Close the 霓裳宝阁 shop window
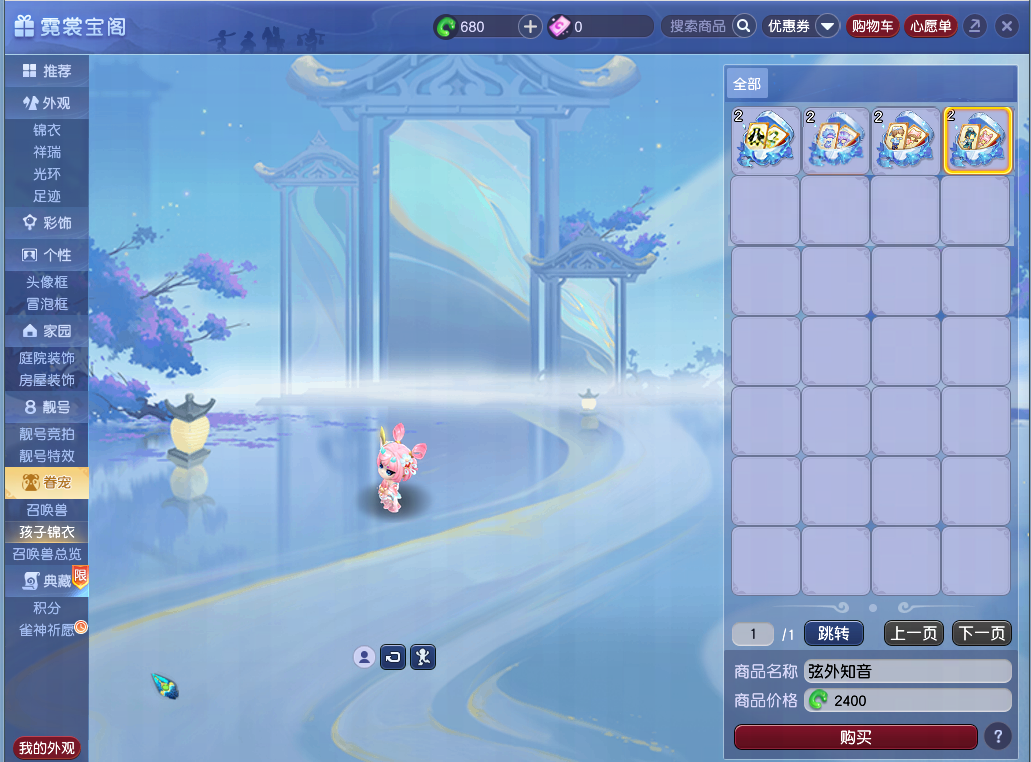The width and height of the screenshot is (1031, 762). pos(1006,26)
